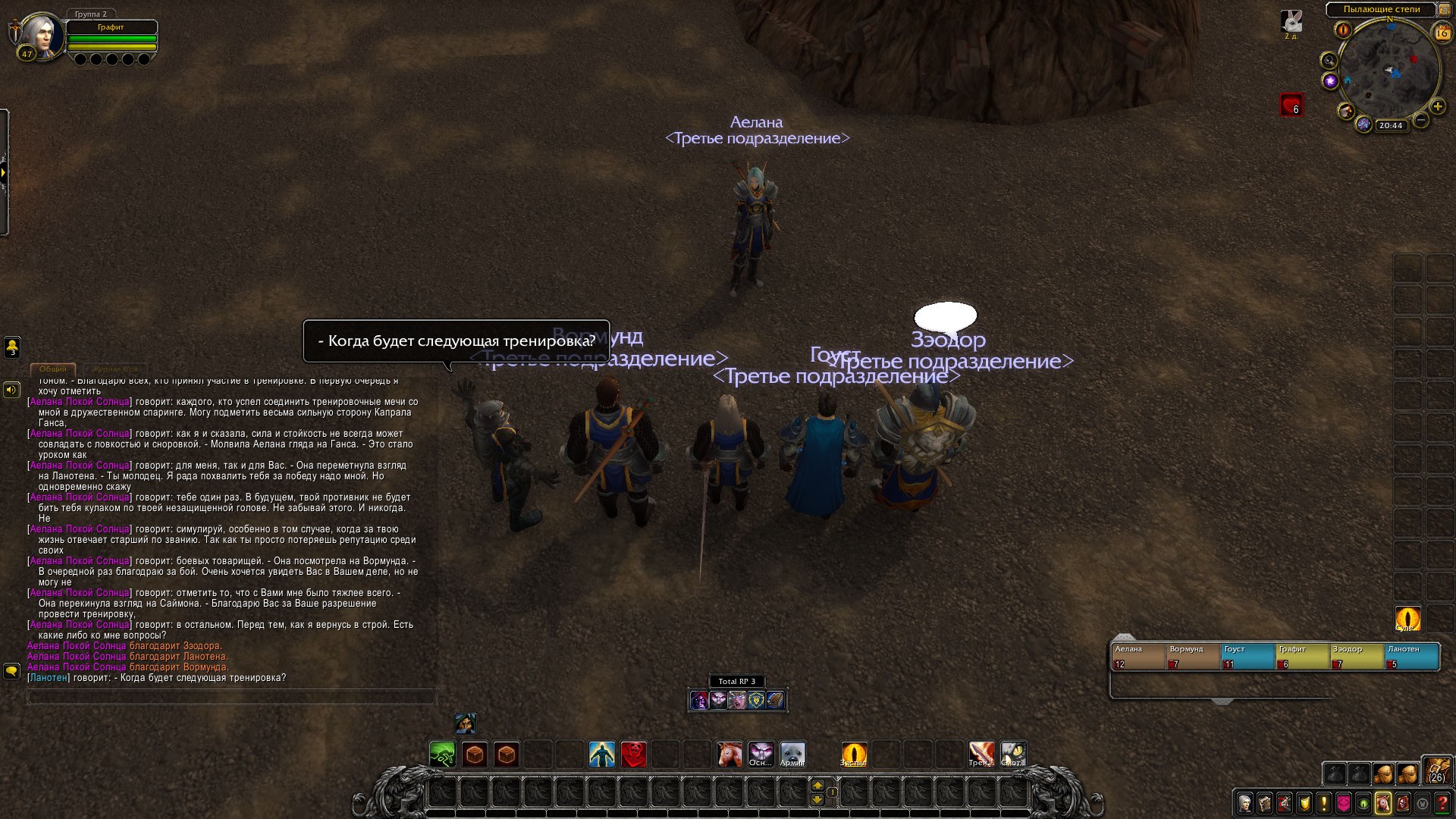This screenshot has width=1456, height=819.
Task: Click the white rabbit buff icon
Action: tap(1291, 20)
